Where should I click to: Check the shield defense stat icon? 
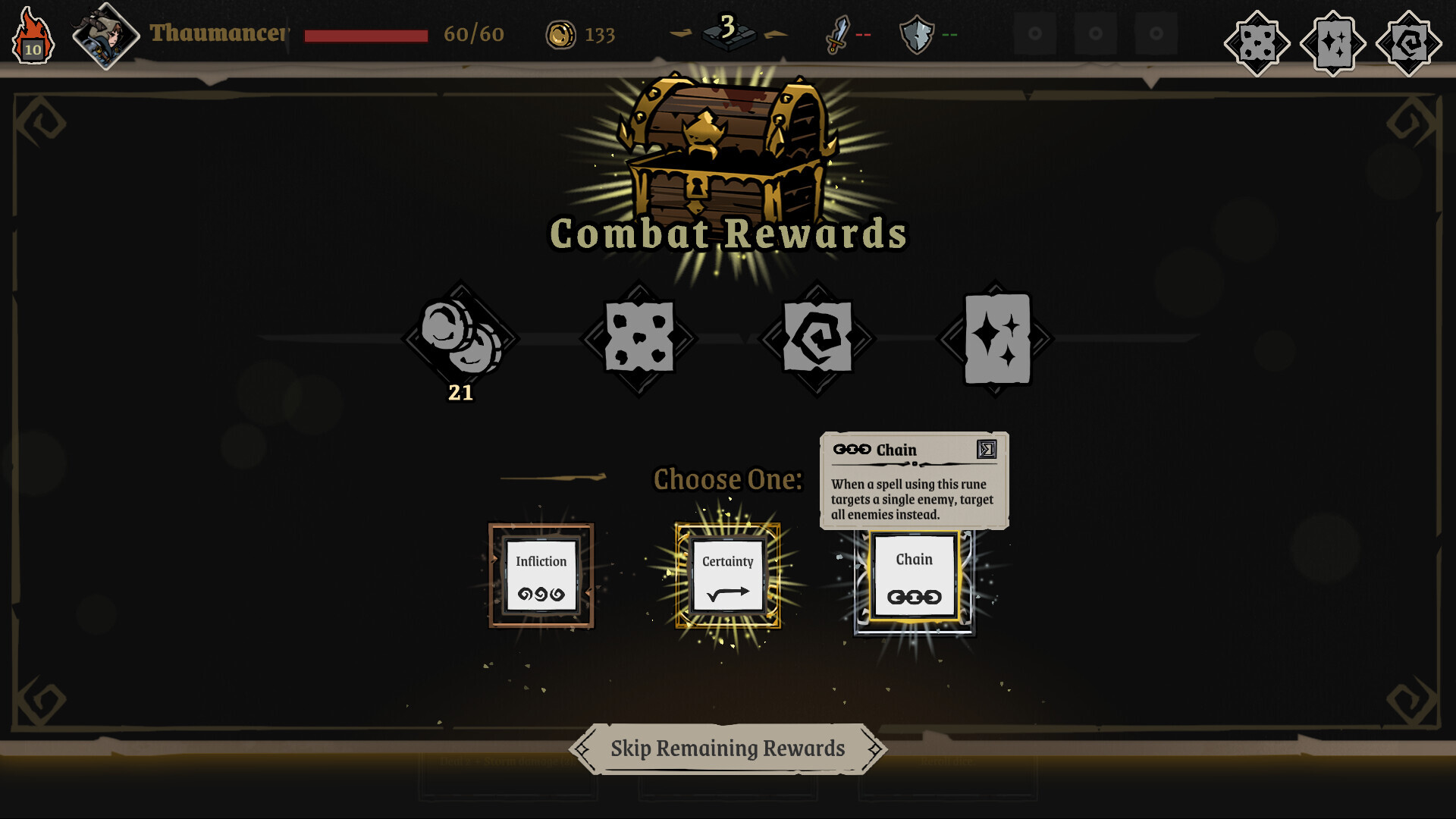917,33
